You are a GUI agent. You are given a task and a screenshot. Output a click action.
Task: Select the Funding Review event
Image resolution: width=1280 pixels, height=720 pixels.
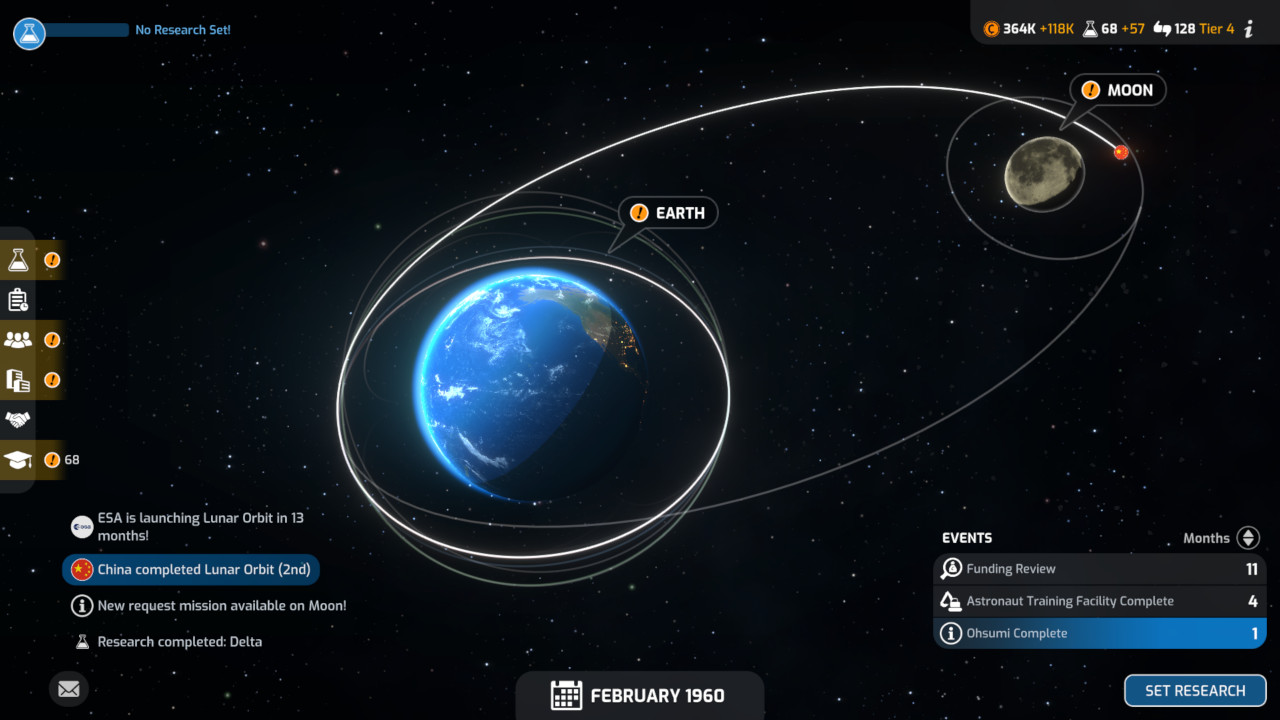1100,569
